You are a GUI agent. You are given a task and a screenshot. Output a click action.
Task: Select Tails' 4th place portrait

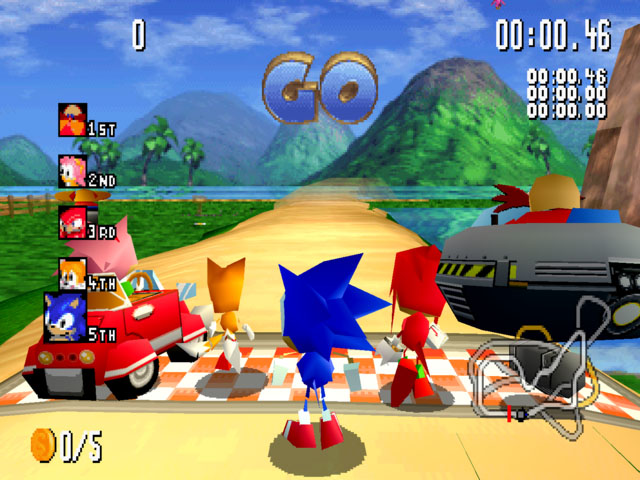click(x=73, y=273)
